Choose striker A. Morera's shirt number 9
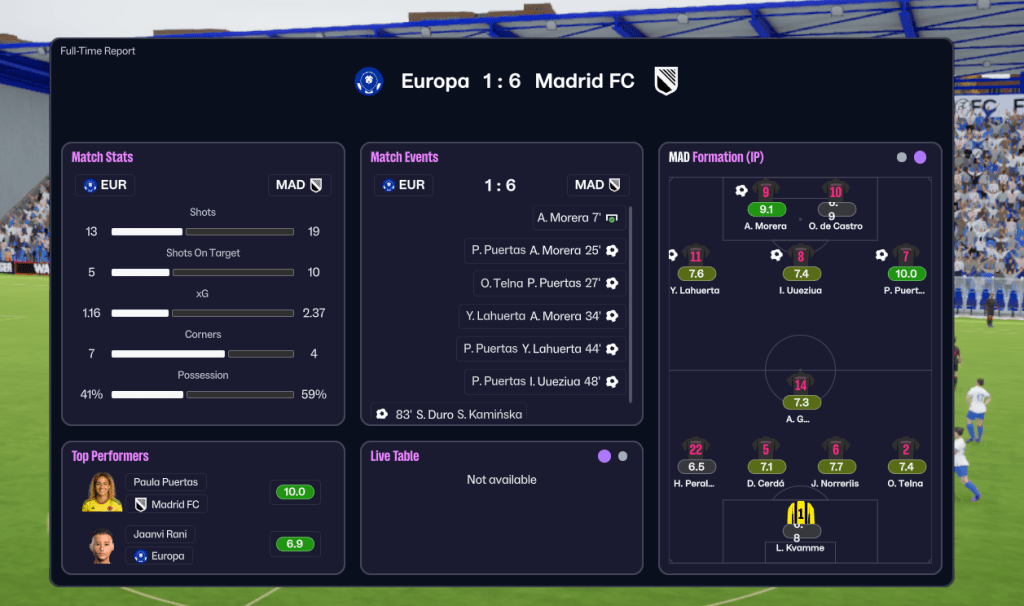 coord(765,192)
